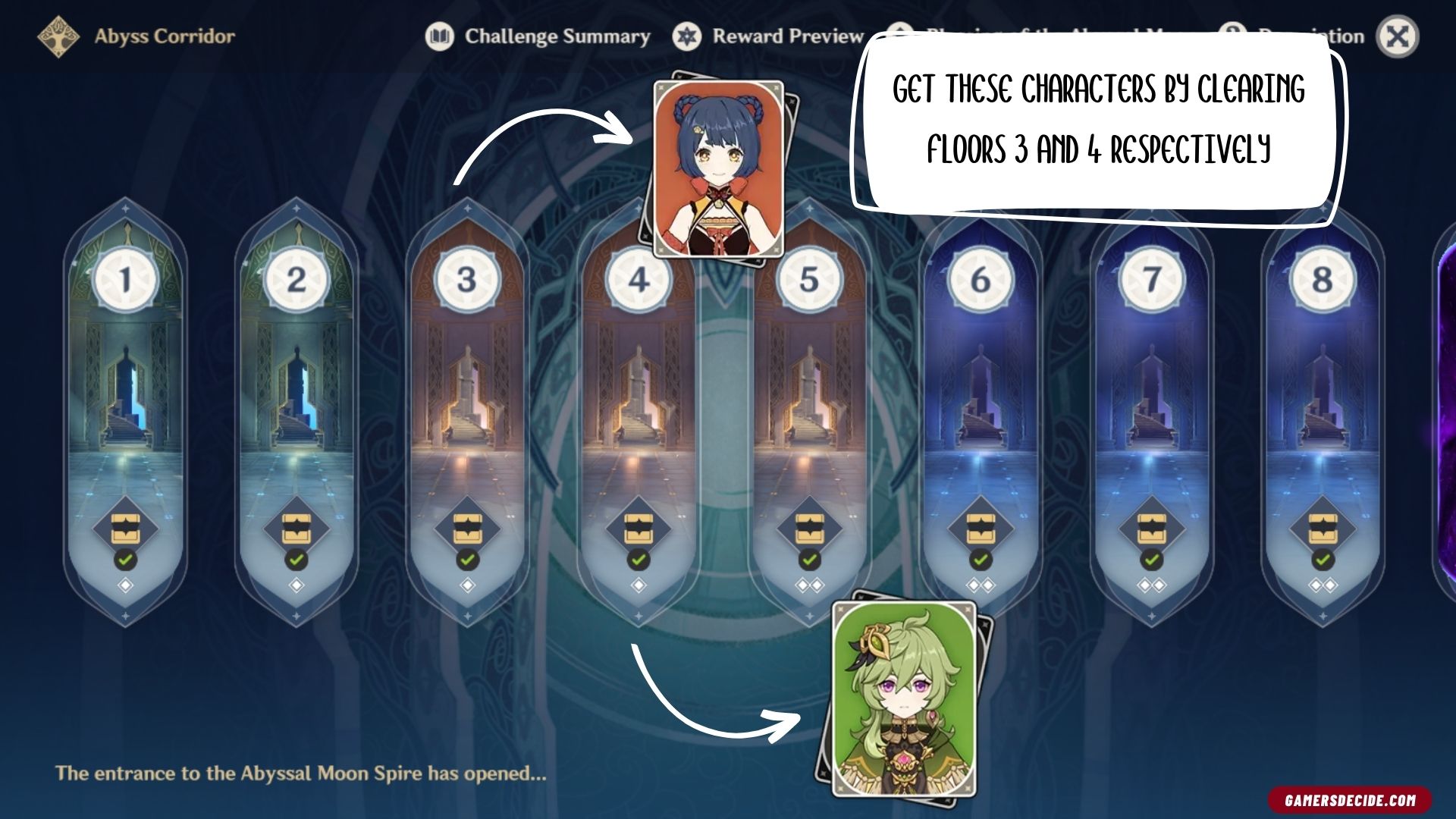1456x819 pixels.
Task: Open Reward Preview via the star icon
Action: [x=688, y=36]
